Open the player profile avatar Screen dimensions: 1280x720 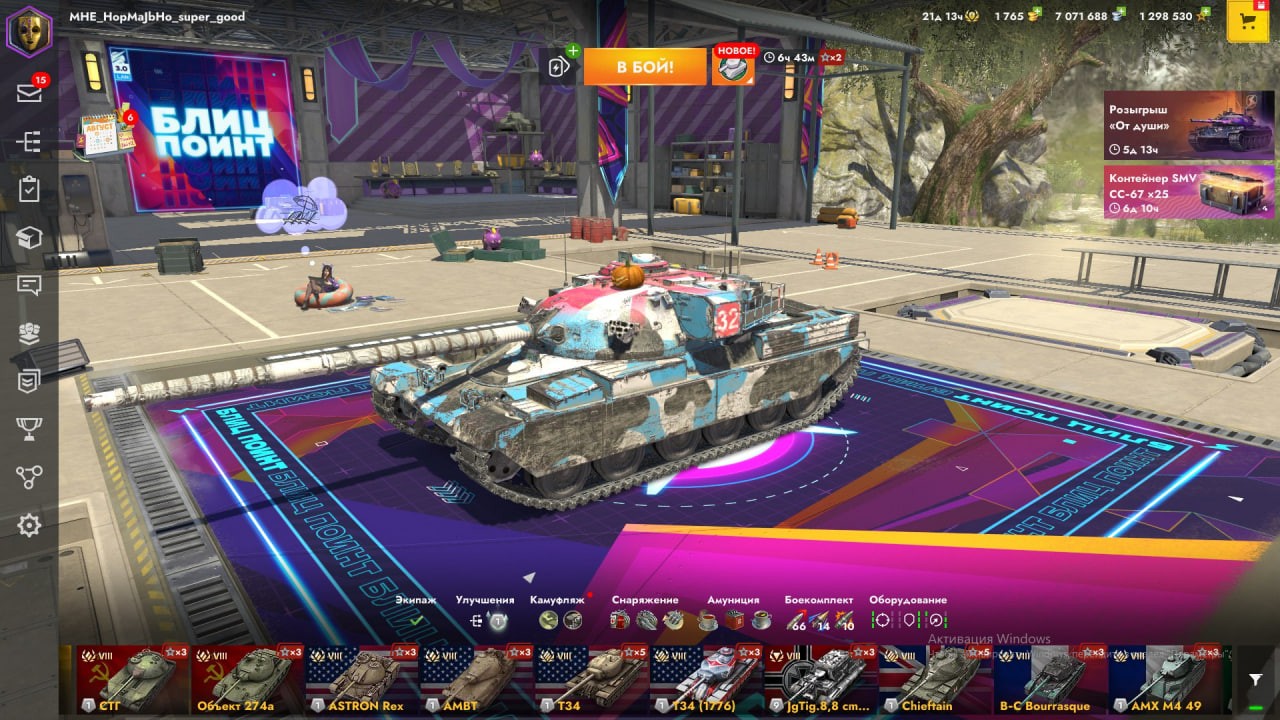pyautogui.click(x=29, y=31)
